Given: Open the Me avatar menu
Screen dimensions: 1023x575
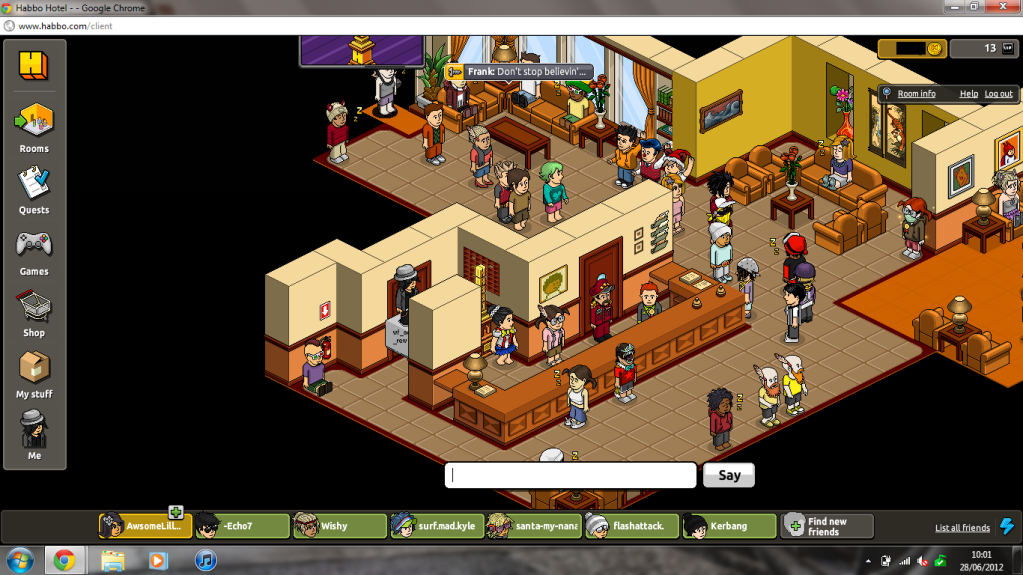Looking at the screenshot, I should pyautogui.click(x=34, y=435).
